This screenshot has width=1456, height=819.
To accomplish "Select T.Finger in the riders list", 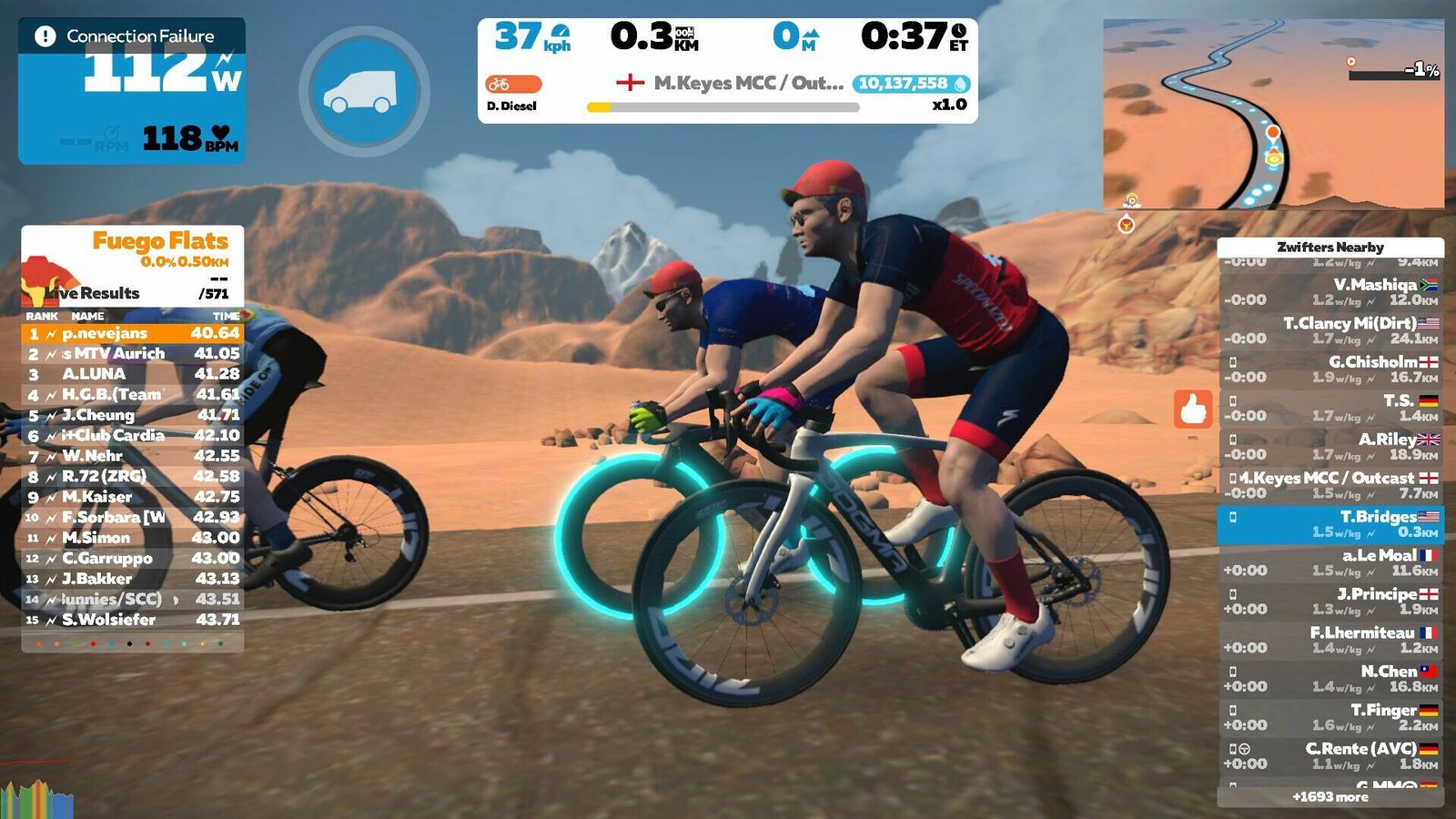I will click(x=1330, y=717).
